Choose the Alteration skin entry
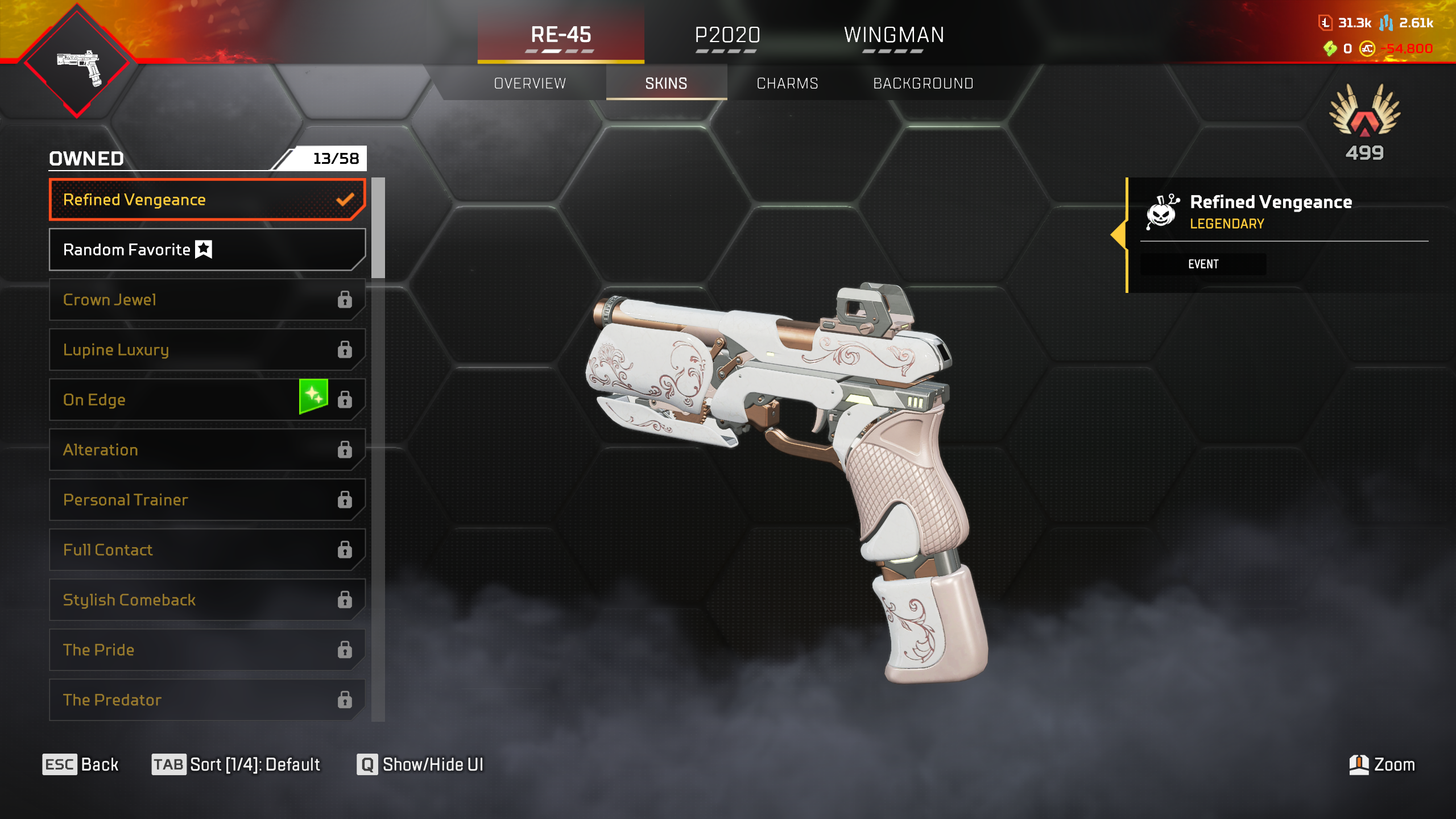This screenshot has width=1456, height=819. coord(207,450)
